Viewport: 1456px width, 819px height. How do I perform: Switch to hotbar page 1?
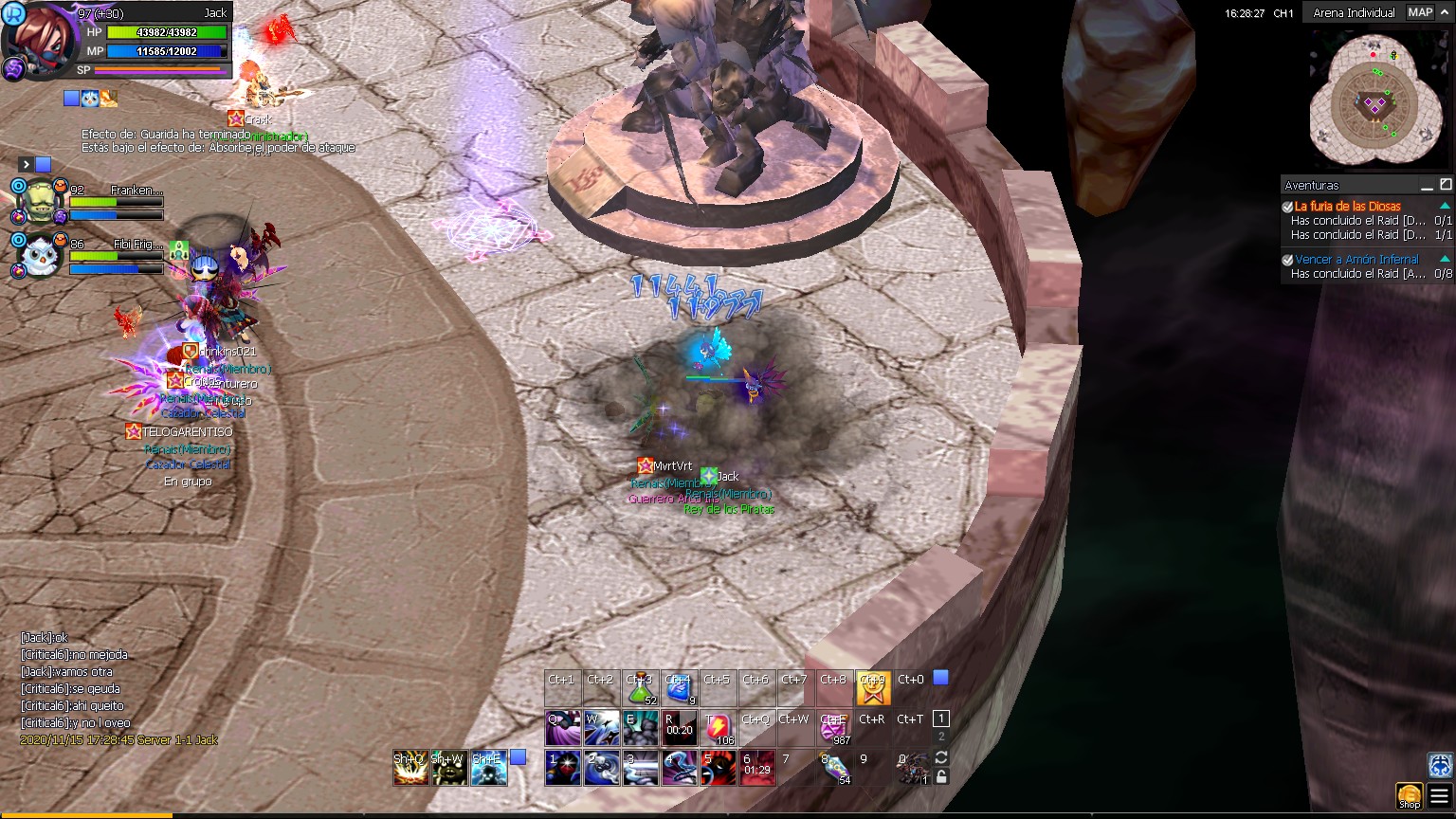tap(940, 719)
